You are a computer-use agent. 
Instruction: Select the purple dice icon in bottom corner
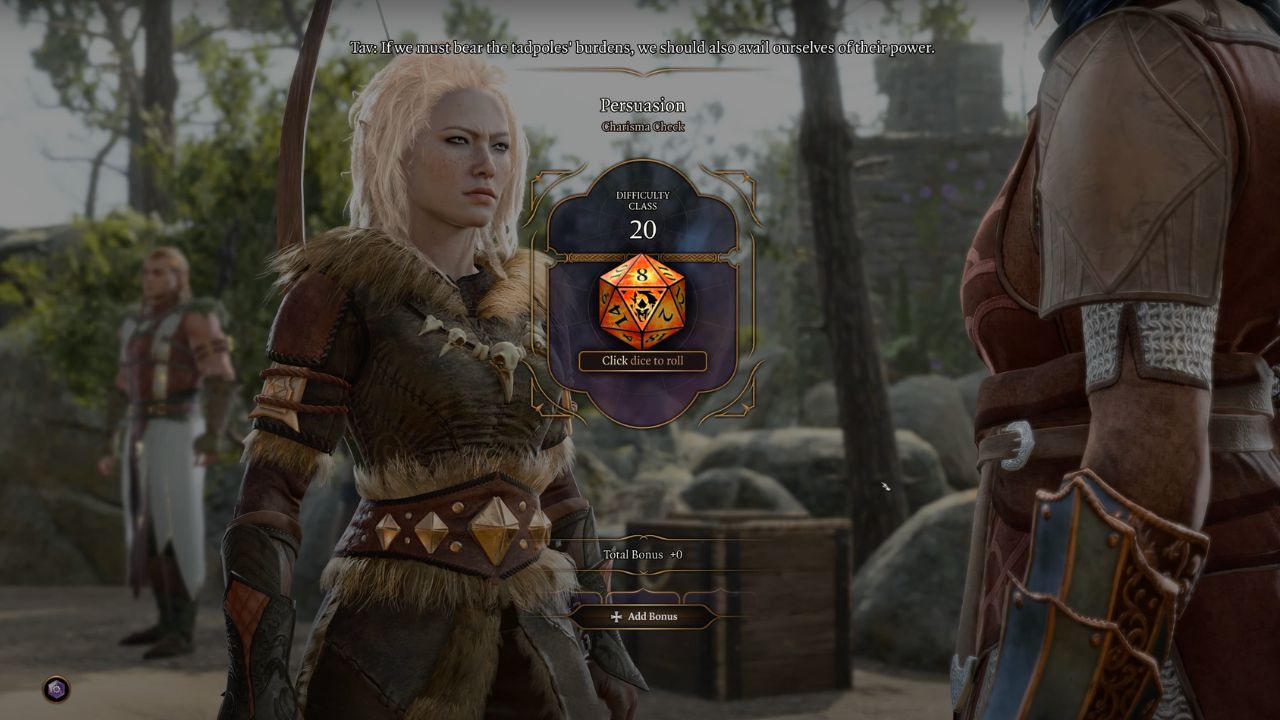pyautogui.click(x=58, y=688)
